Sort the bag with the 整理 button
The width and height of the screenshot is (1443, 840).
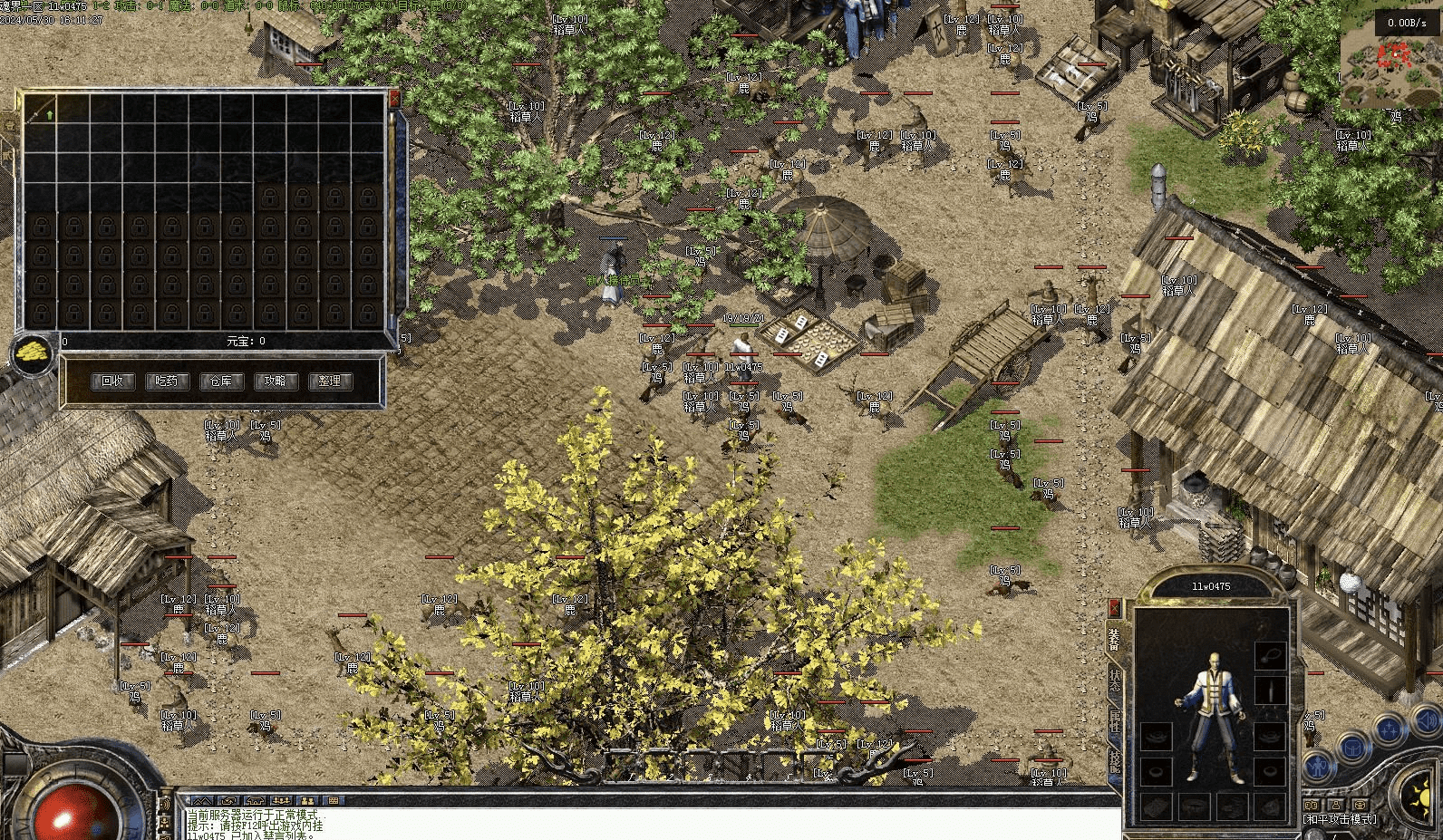tap(330, 381)
